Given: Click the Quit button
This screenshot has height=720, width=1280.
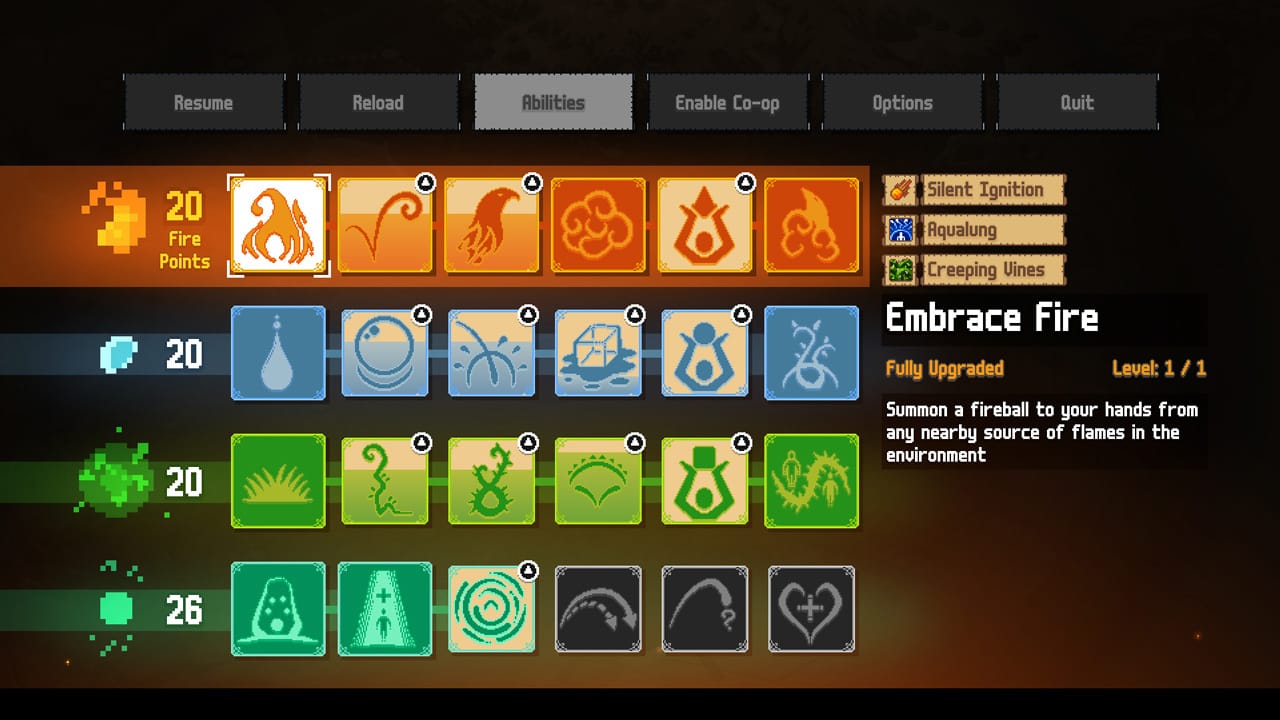Looking at the screenshot, I should 1077,102.
